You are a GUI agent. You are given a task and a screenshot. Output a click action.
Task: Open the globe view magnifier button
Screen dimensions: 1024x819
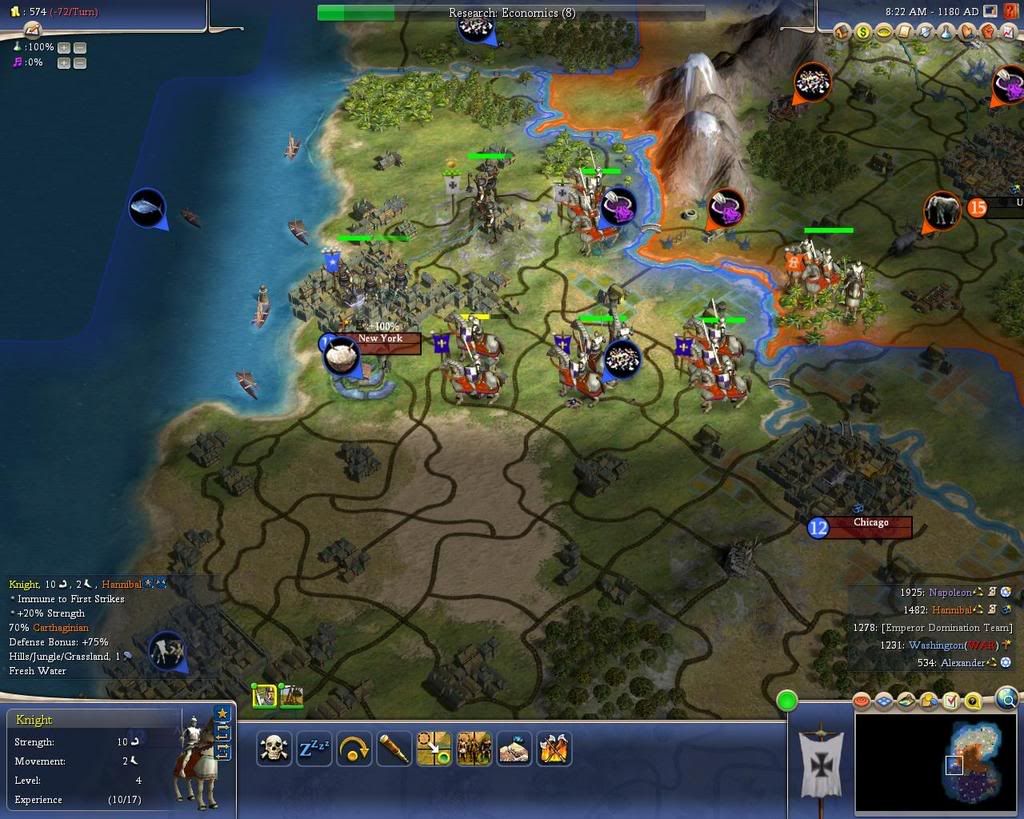[x=1007, y=698]
